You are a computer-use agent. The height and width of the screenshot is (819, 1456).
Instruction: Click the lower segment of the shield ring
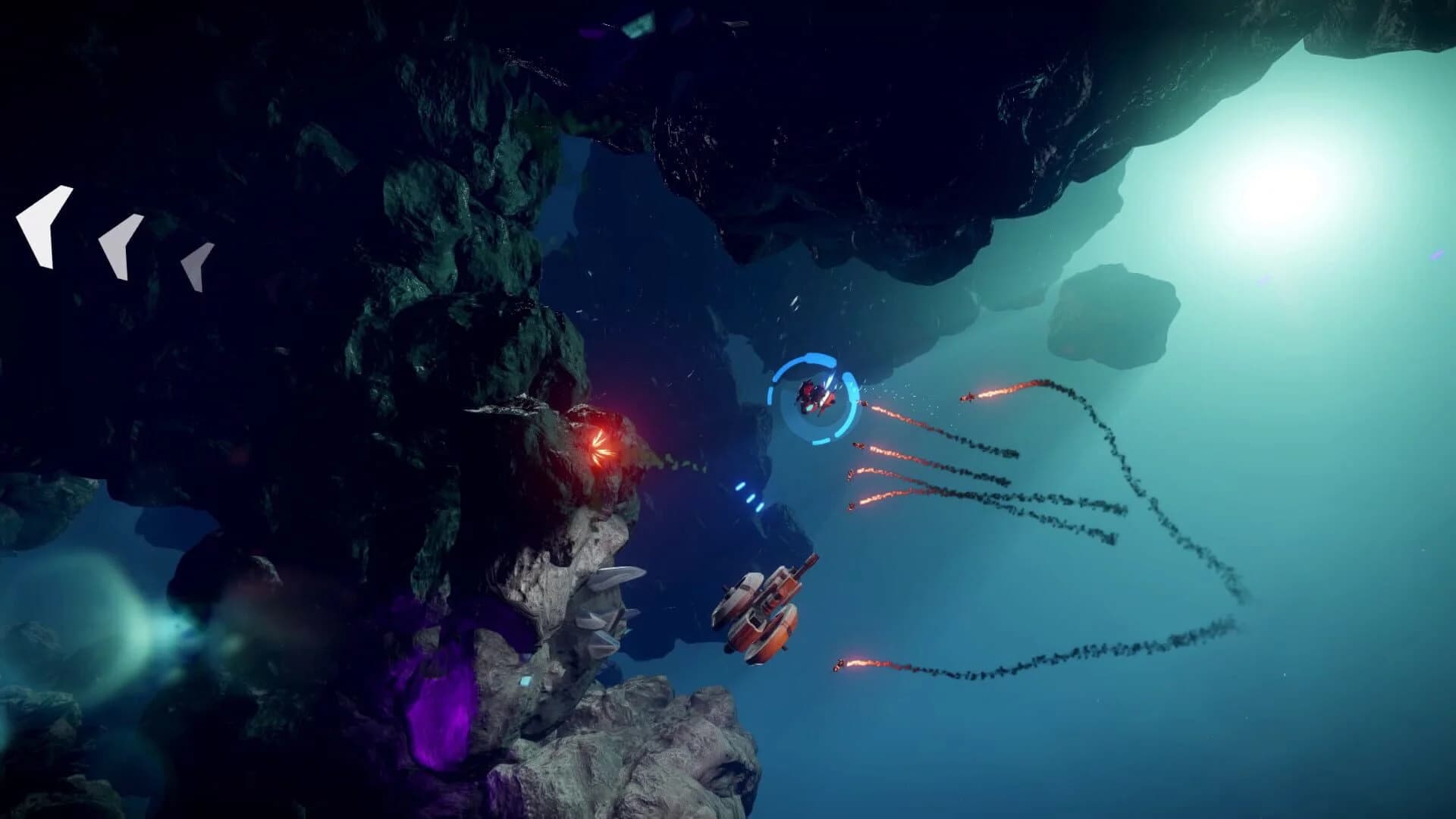pos(819,440)
